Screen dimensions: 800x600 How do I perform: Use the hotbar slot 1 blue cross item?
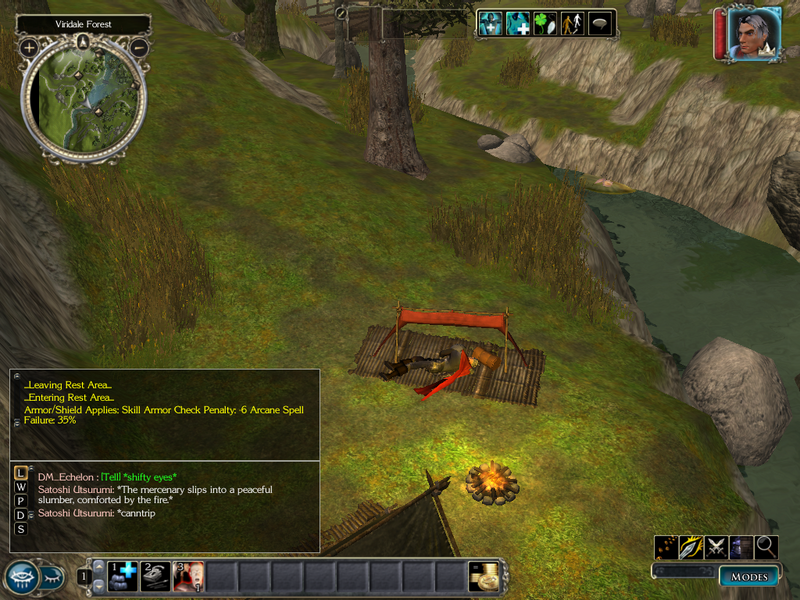(x=123, y=576)
